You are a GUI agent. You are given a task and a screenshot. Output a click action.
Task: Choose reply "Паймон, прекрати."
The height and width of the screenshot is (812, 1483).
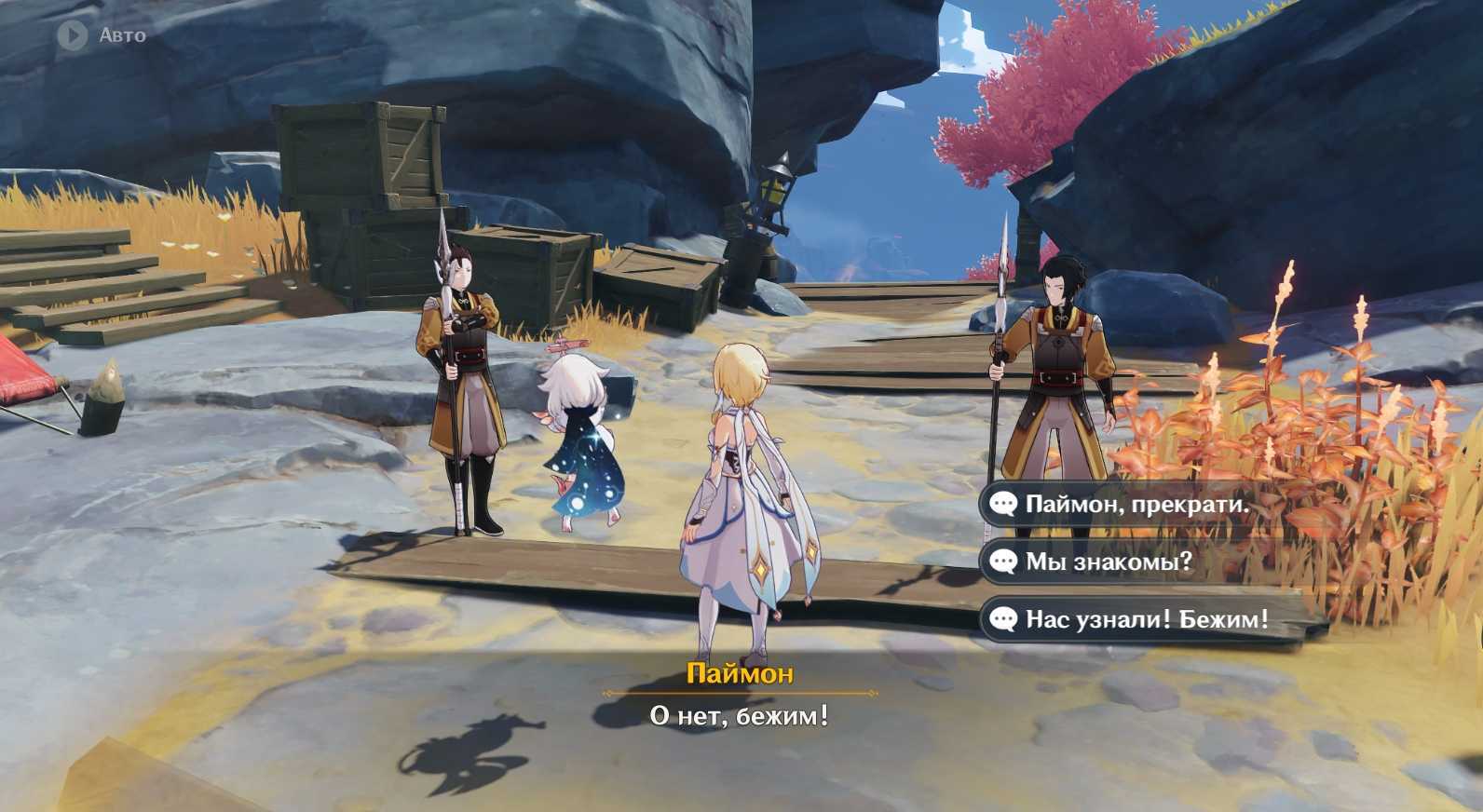point(1136,505)
